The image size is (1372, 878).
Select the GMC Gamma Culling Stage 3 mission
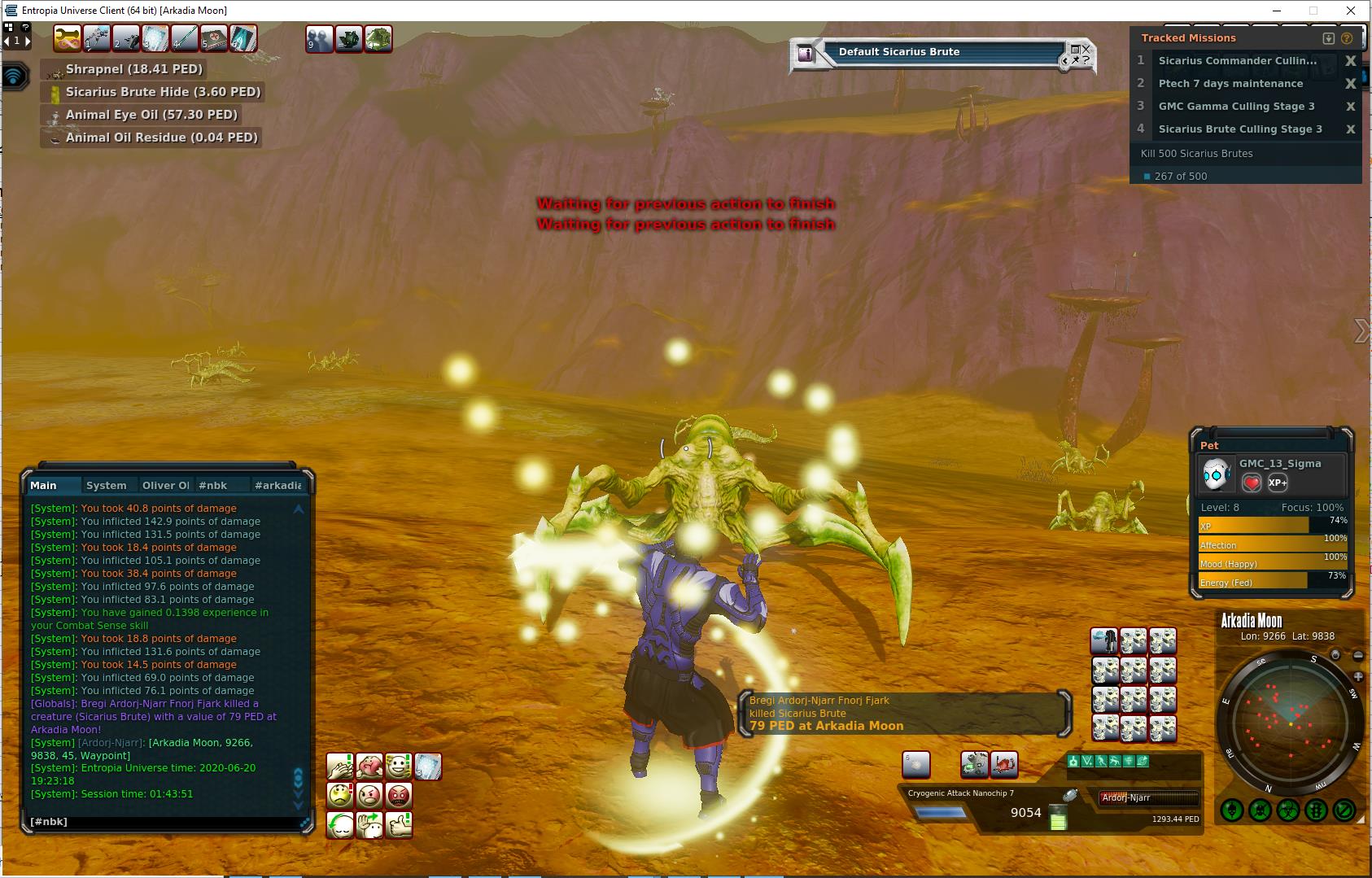(1236, 107)
